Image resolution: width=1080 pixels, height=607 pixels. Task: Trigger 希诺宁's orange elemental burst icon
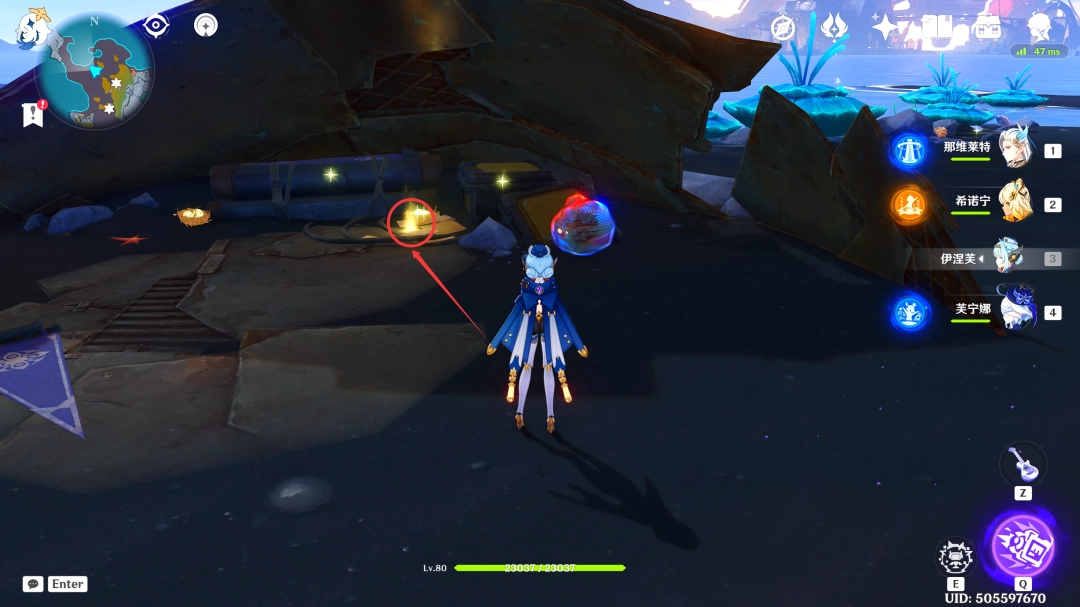coord(909,204)
